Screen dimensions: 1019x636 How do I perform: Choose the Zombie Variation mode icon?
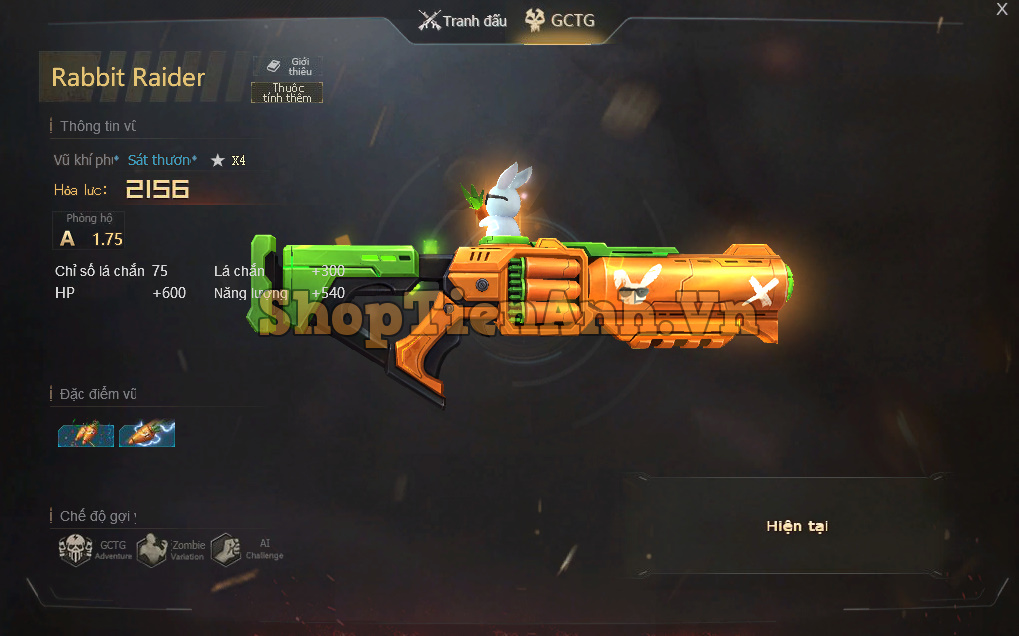[x=151, y=549]
